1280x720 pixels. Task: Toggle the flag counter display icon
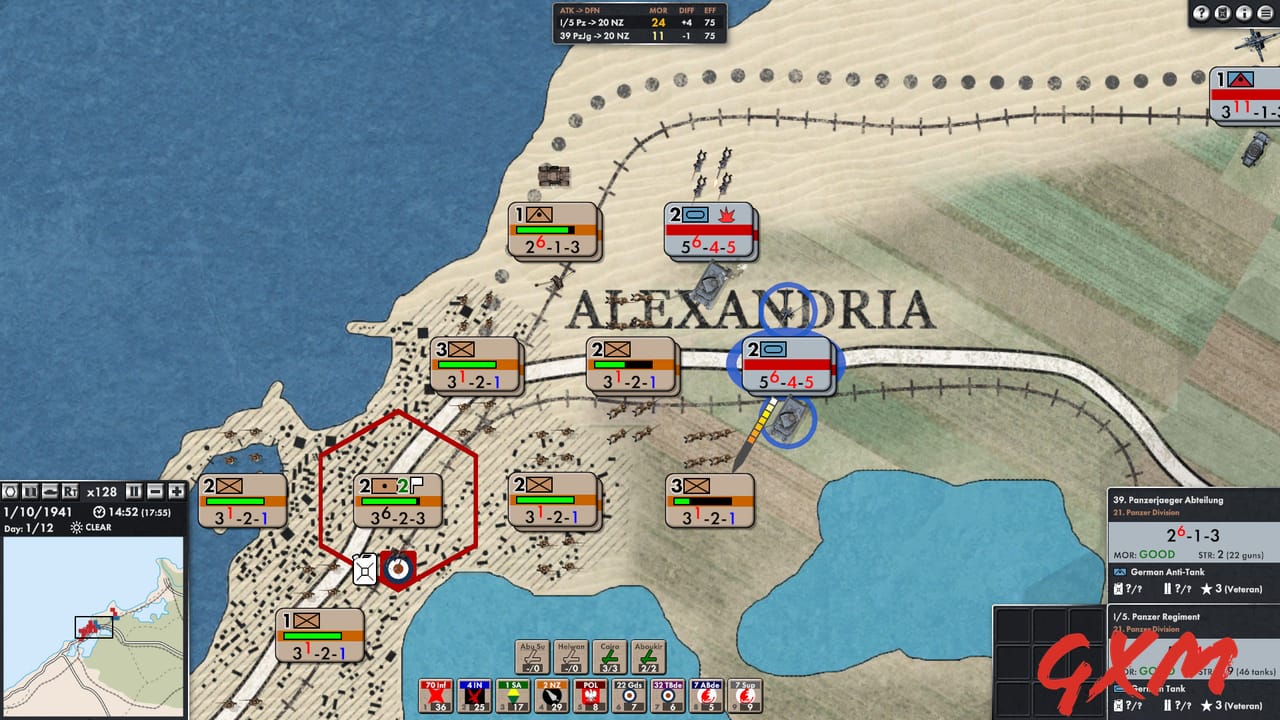[28, 492]
